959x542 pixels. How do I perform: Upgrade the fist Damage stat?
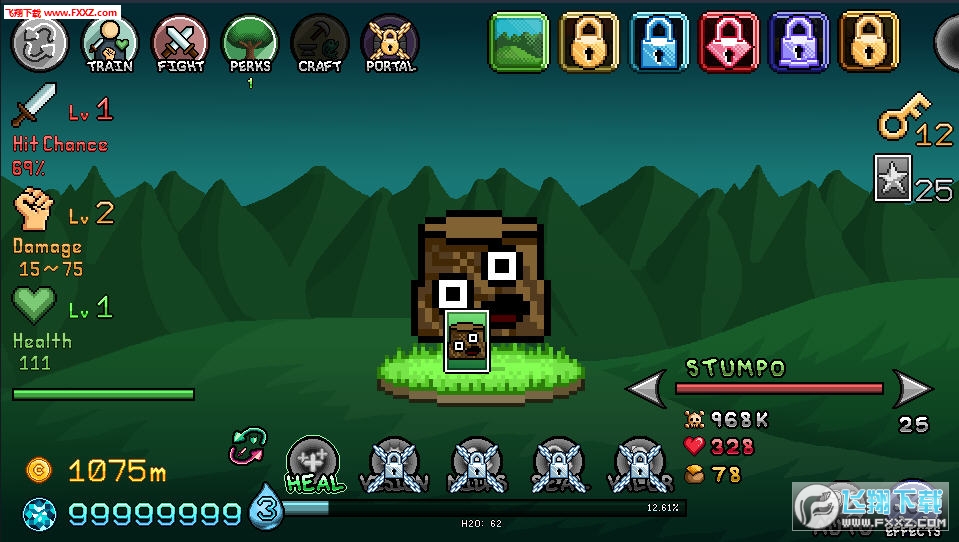click(35, 209)
